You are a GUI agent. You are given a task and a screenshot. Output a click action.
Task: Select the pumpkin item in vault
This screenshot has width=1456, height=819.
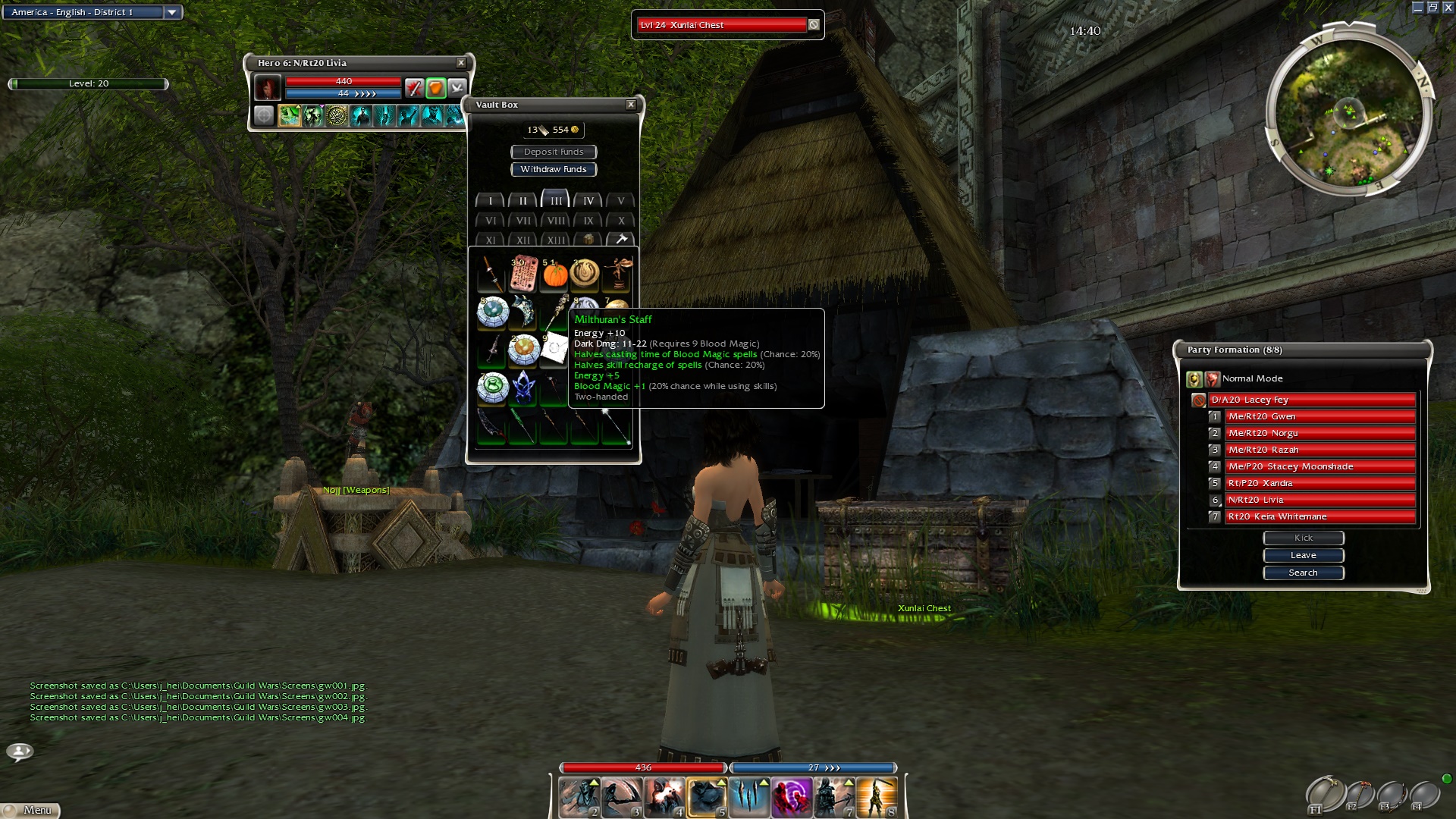click(555, 274)
